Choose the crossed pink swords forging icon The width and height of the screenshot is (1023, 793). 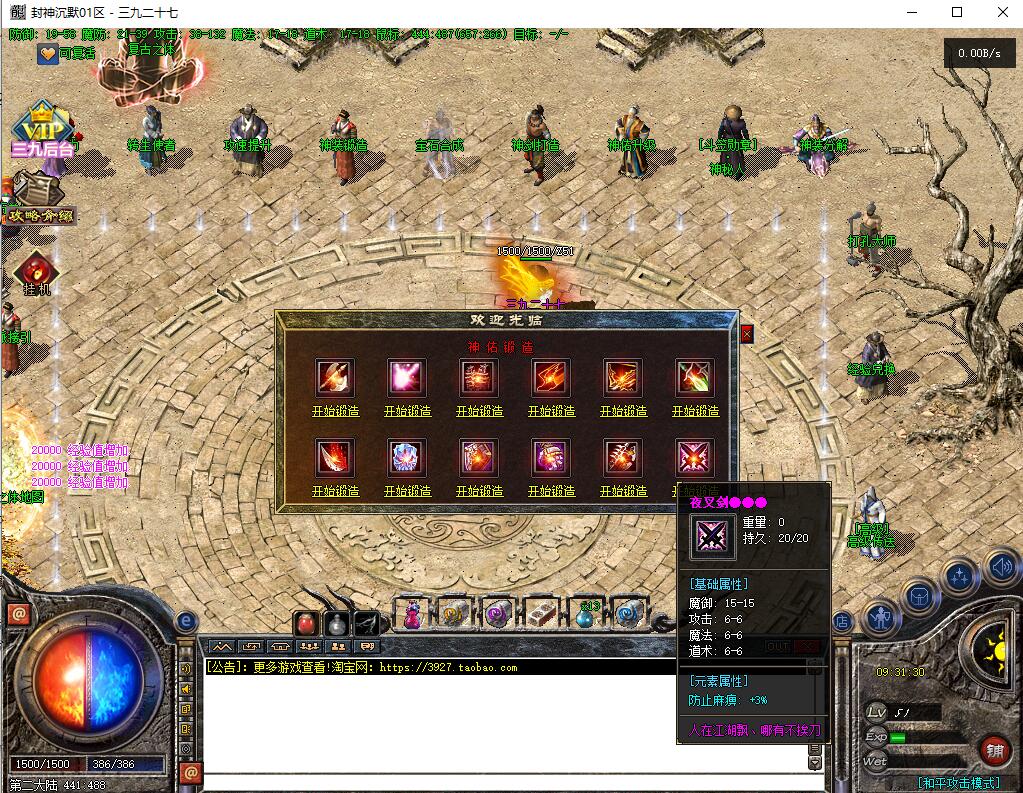point(695,458)
